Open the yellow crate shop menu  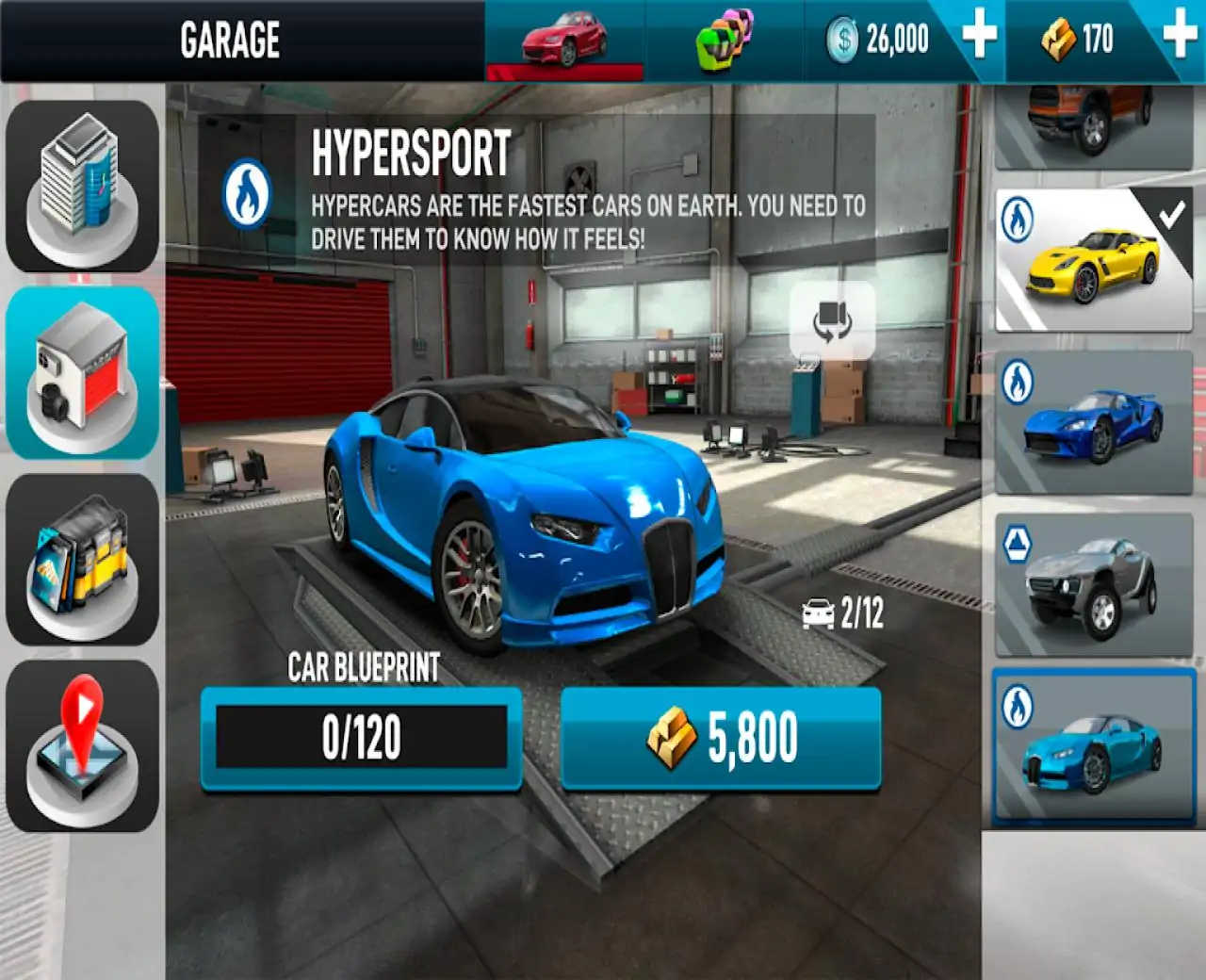click(82, 559)
